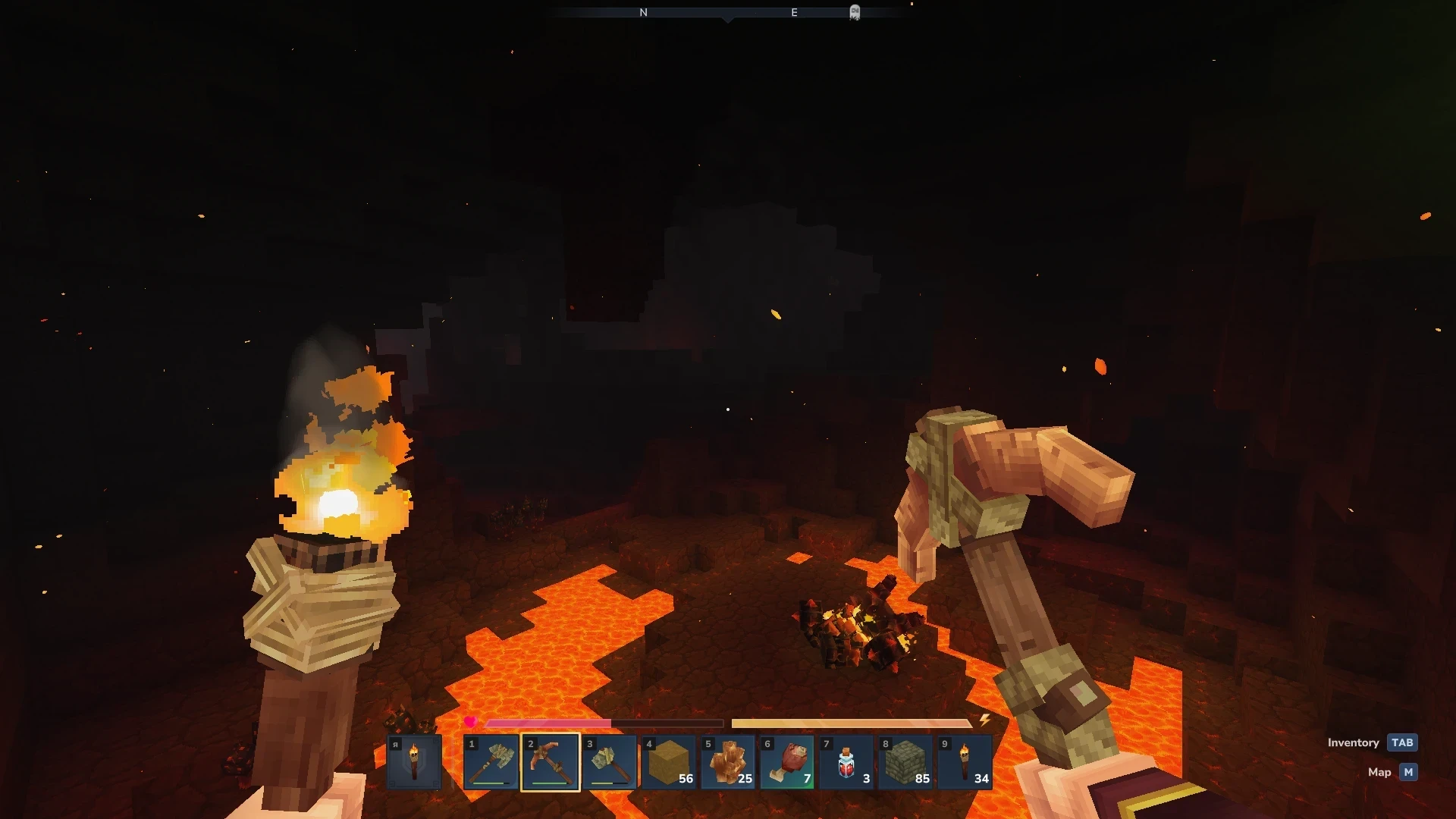Switch to the torch stack of 34

pos(965,762)
